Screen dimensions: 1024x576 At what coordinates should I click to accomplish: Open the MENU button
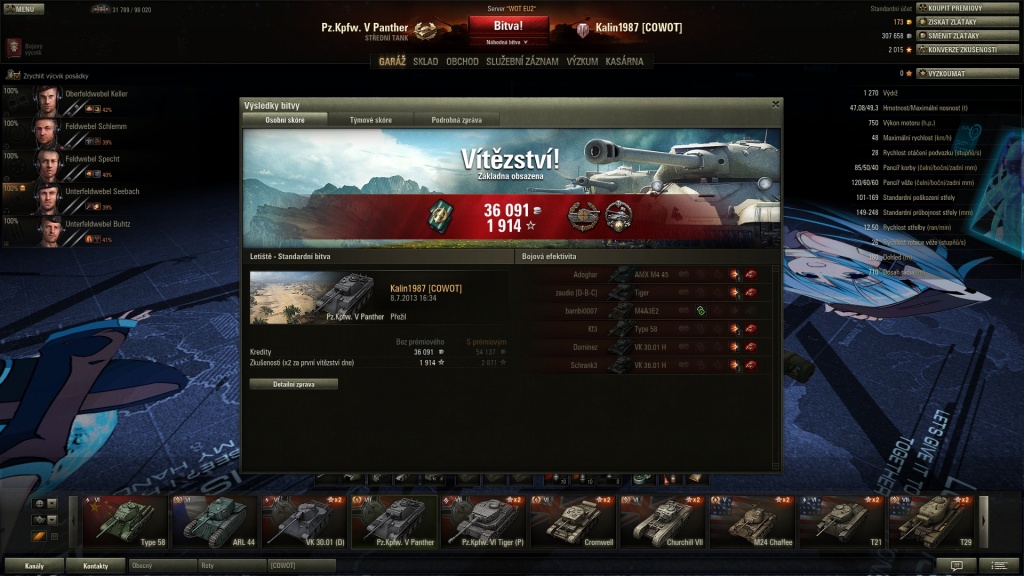pyautogui.click(x=22, y=9)
